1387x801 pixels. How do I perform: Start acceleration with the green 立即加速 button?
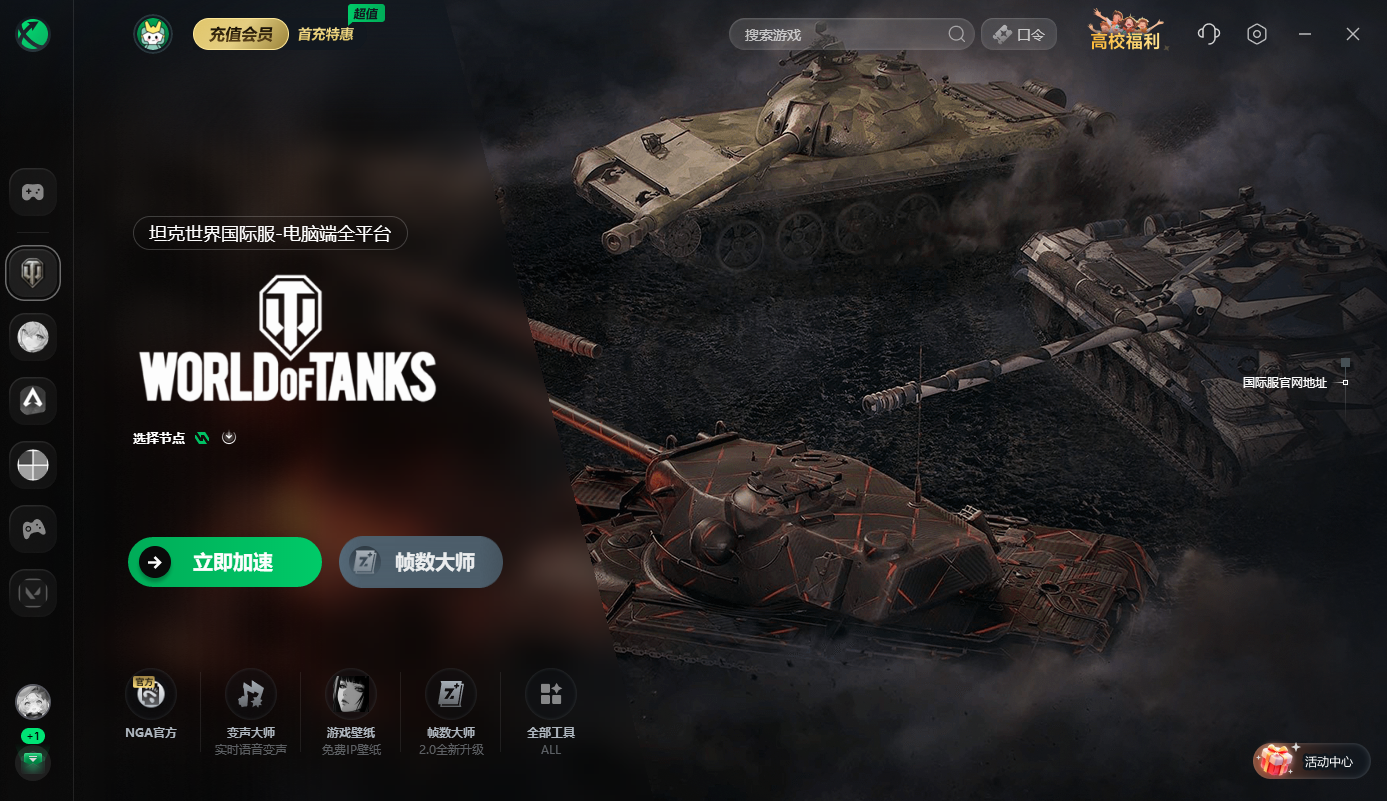(x=225, y=562)
